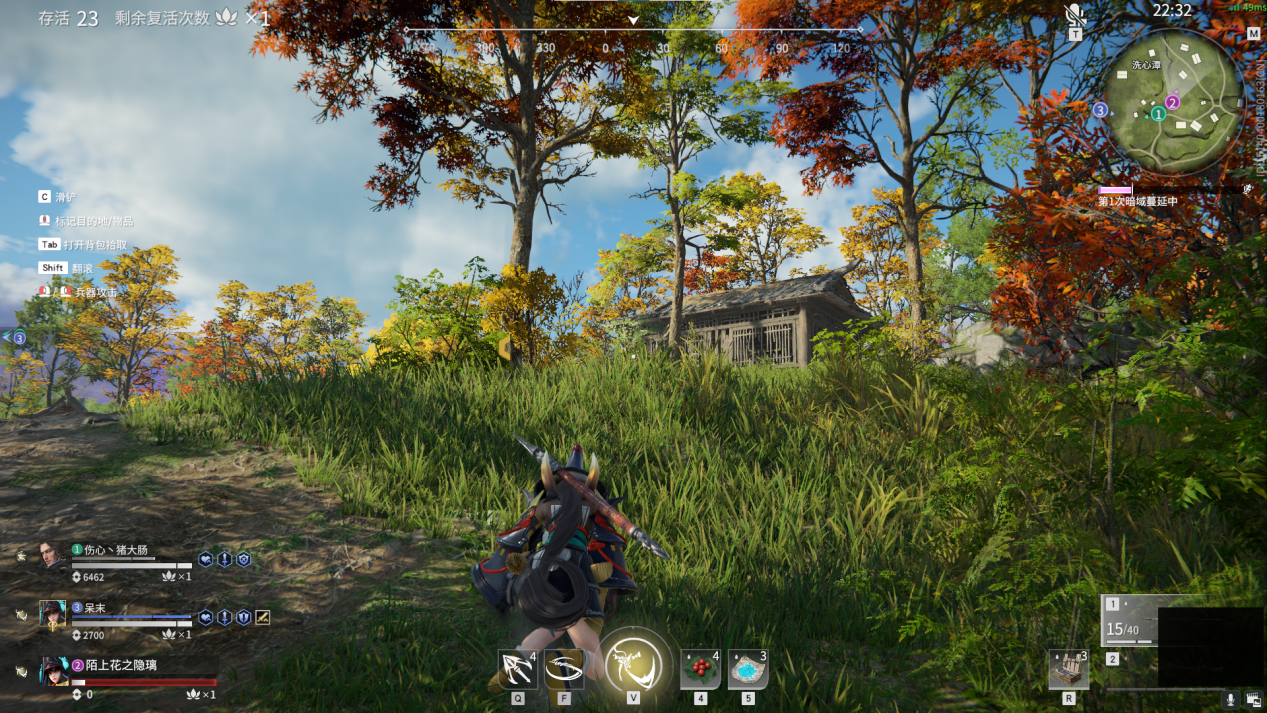Activate the grappling hook ability icon
The height and width of the screenshot is (713, 1267).
517,668
